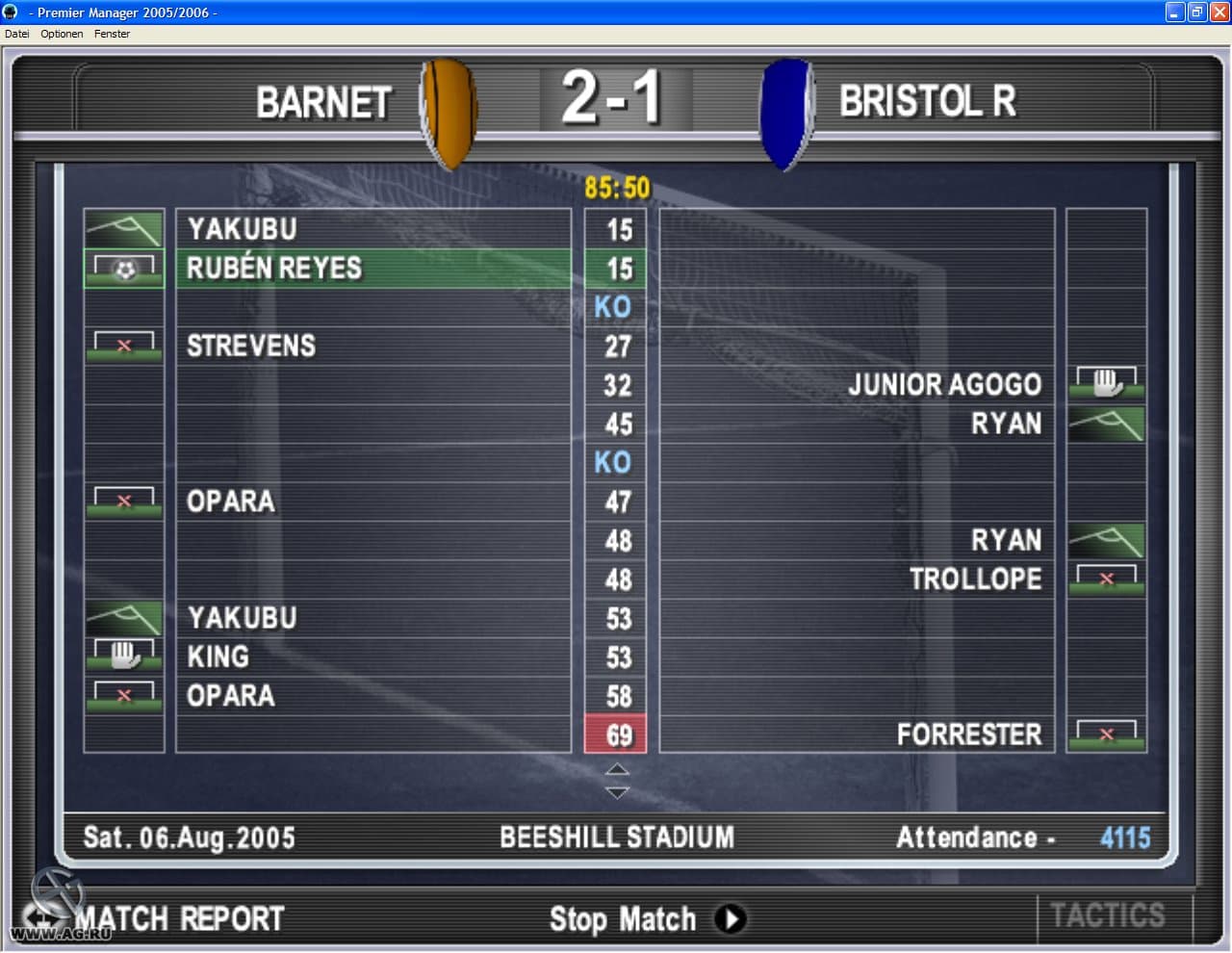Click the goalkeeper save icon beside Junior Agogo

pyautogui.click(x=1105, y=383)
